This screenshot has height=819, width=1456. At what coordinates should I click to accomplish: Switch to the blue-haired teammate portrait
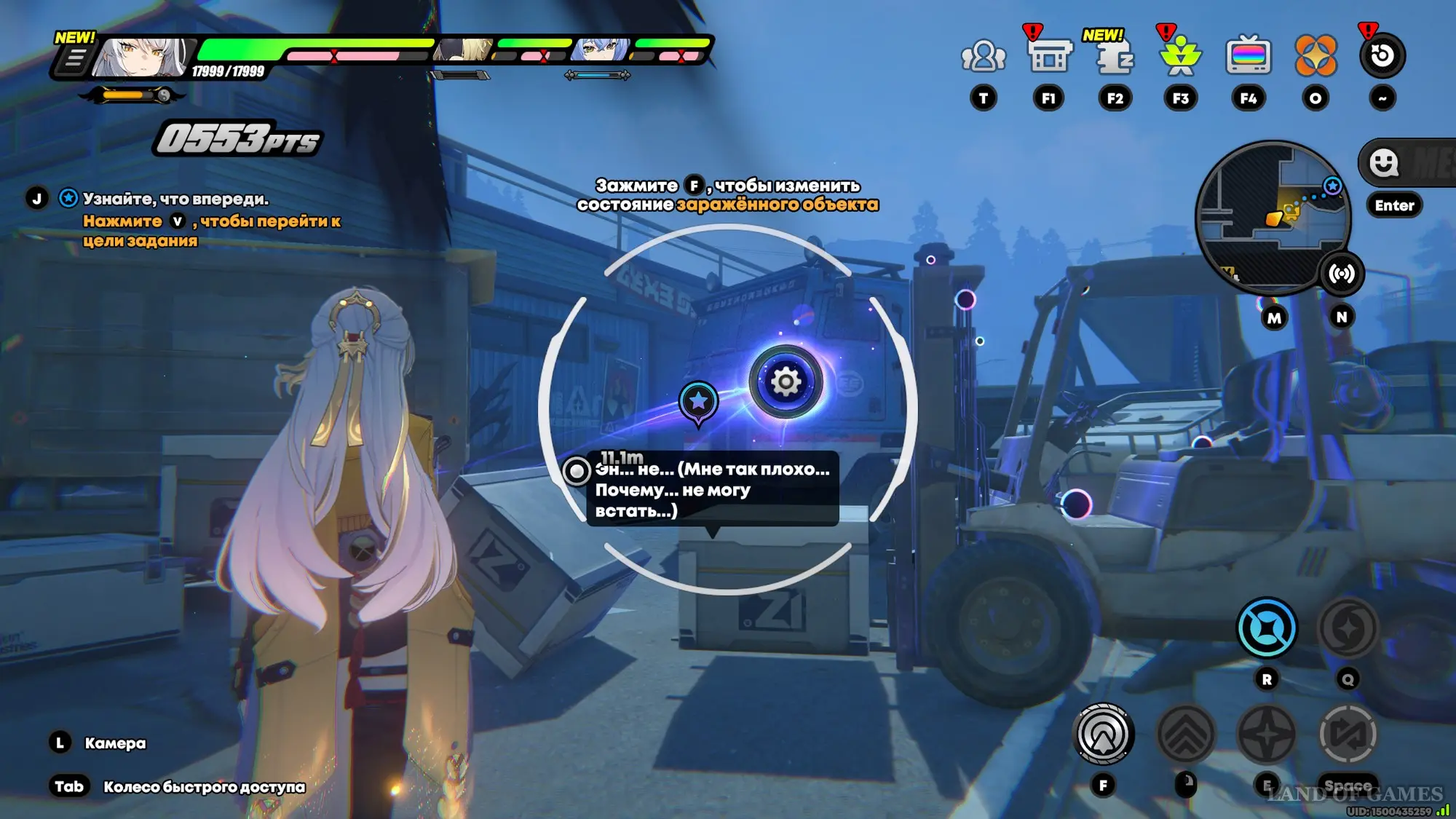point(601,50)
